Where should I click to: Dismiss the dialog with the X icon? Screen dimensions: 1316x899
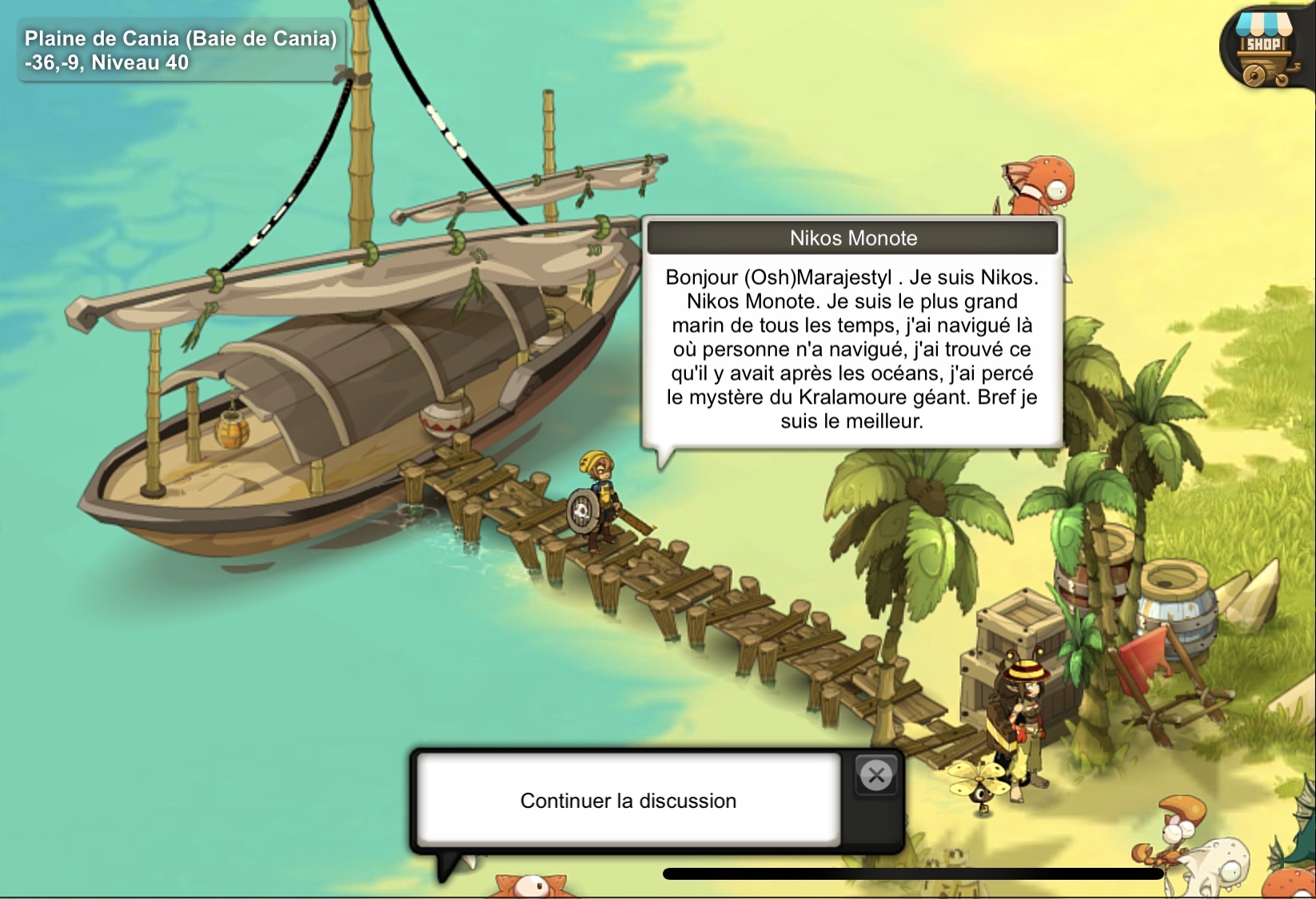[x=877, y=775]
